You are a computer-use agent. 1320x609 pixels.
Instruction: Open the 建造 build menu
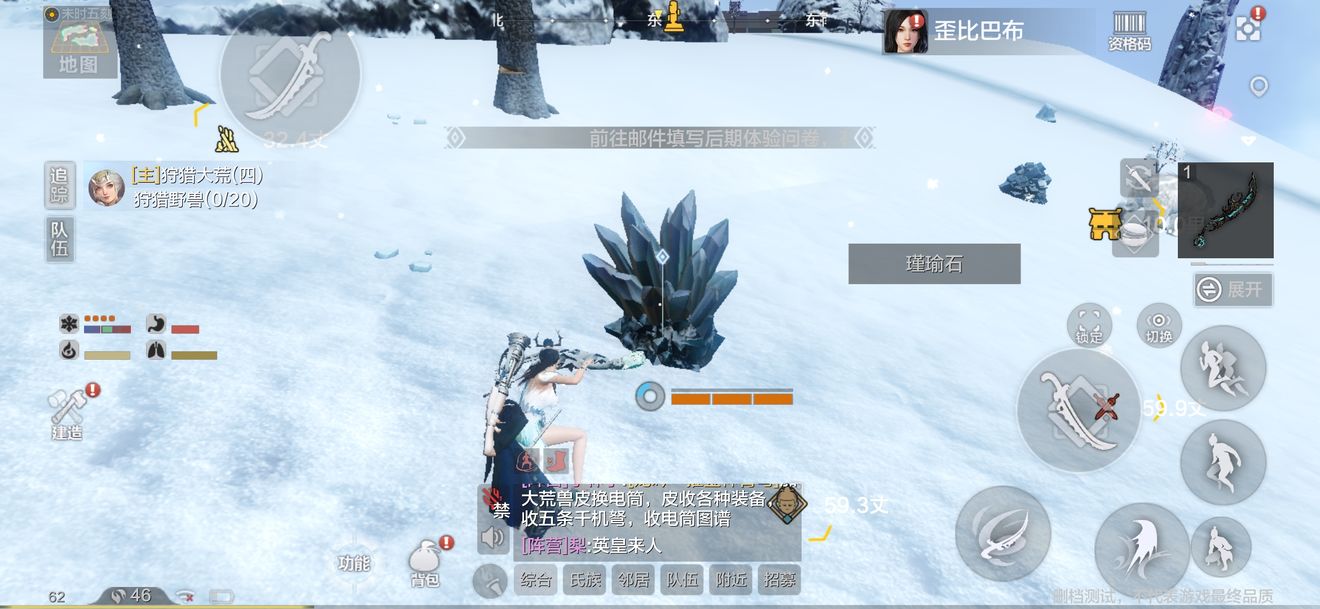68,414
